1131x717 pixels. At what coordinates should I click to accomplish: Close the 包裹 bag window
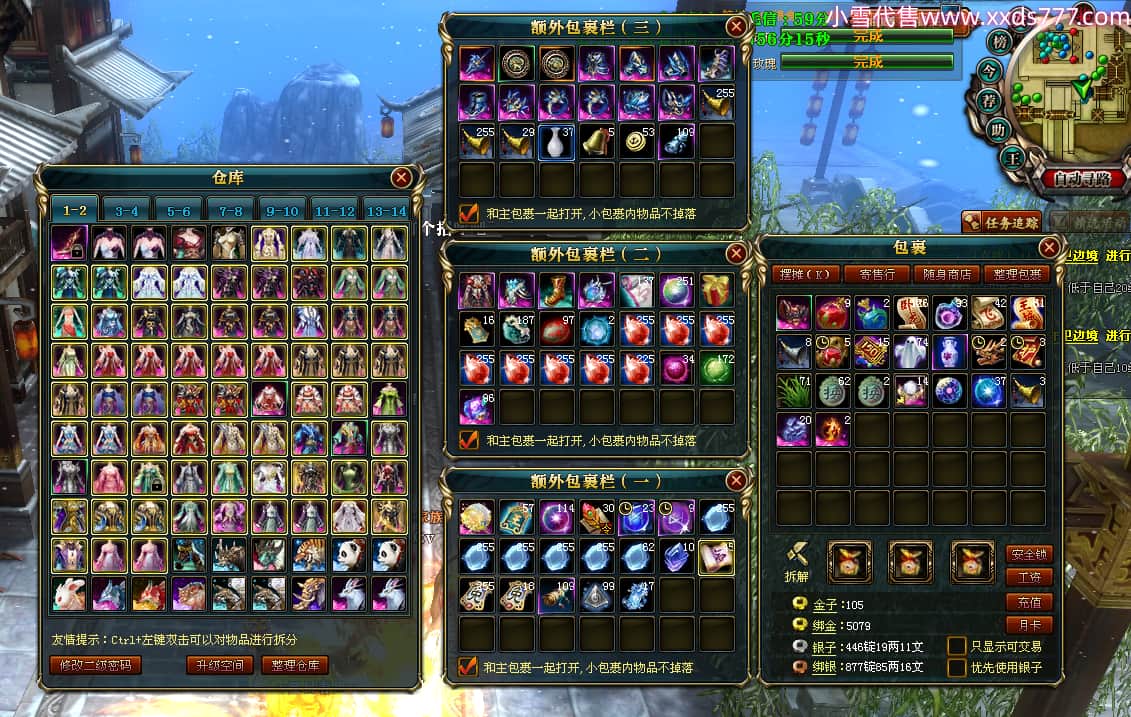tap(1049, 247)
